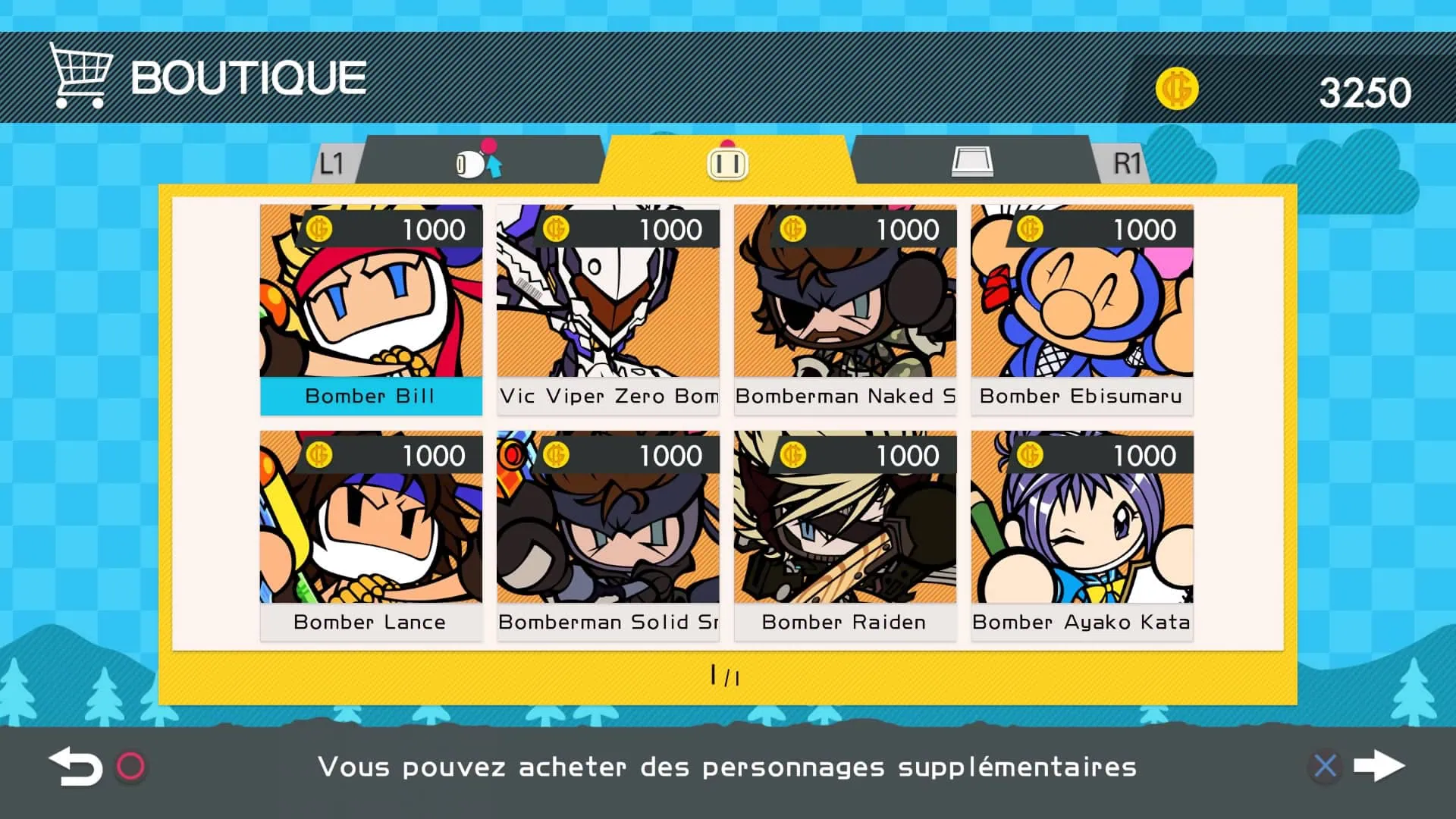Select the Bomber Bill character tile
This screenshot has height=819, width=1456.
tap(371, 309)
